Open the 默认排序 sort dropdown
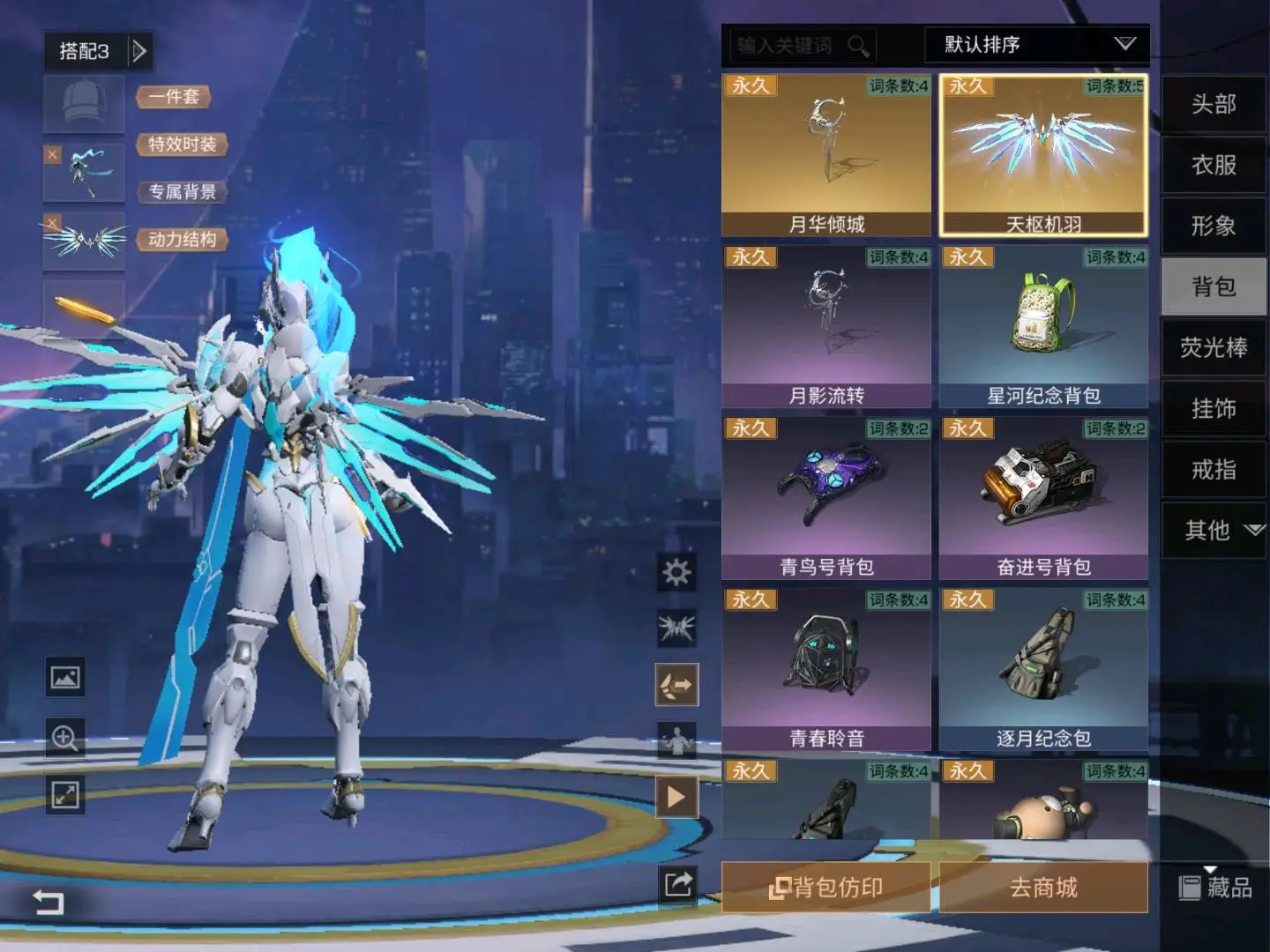This screenshot has width=1270, height=952. 1036,45
